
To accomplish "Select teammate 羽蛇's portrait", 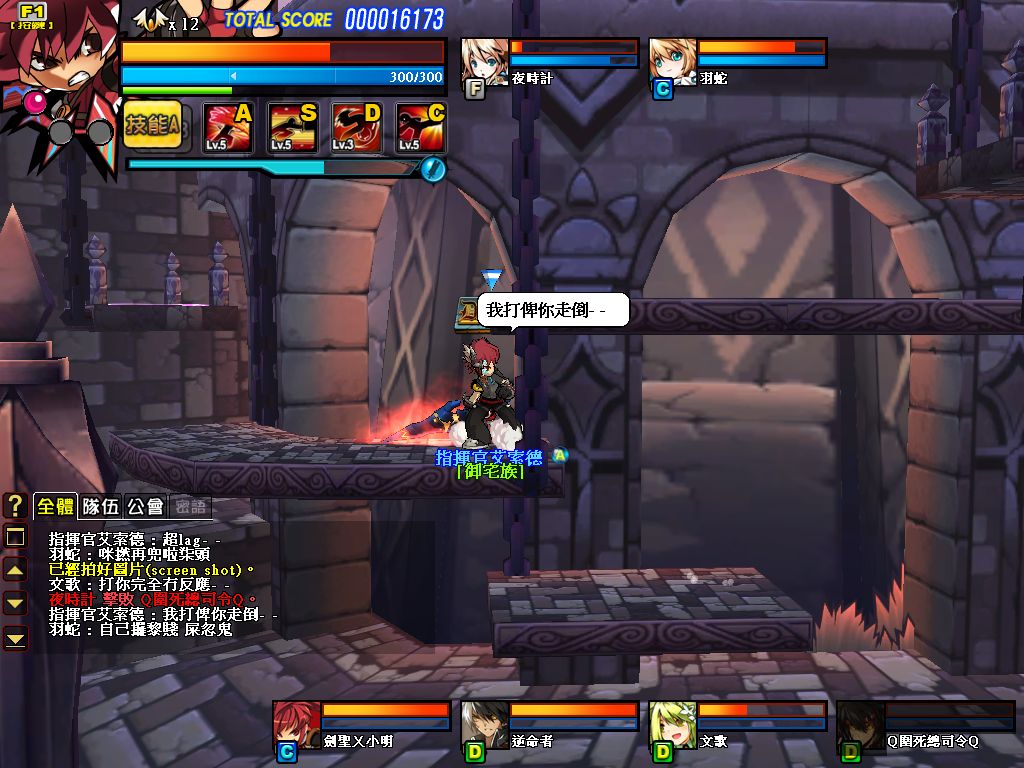I will [672, 62].
